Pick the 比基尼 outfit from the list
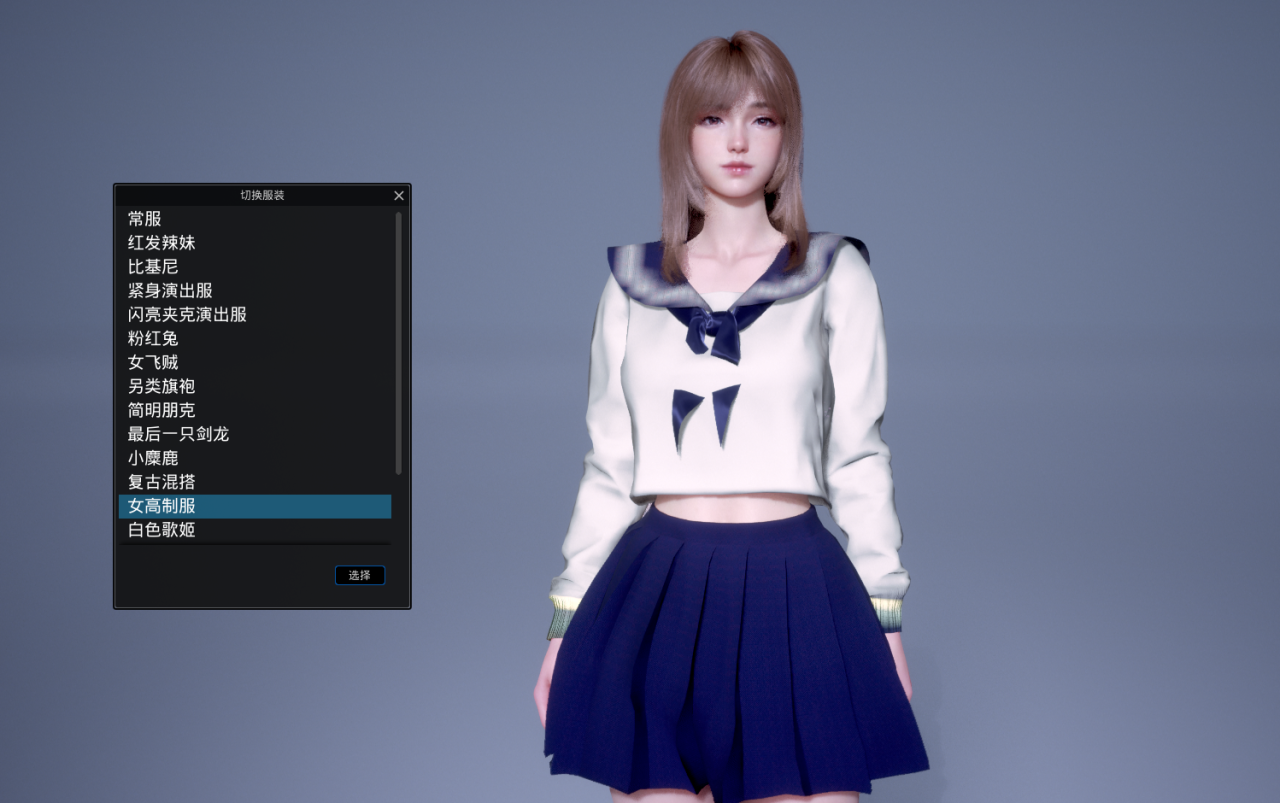 (153, 267)
